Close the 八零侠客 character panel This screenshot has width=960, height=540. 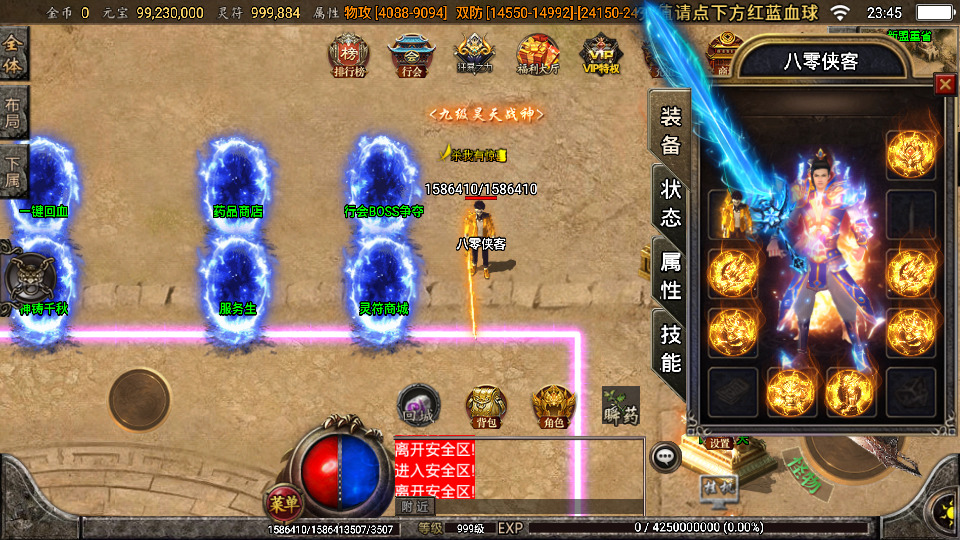point(944,85)
